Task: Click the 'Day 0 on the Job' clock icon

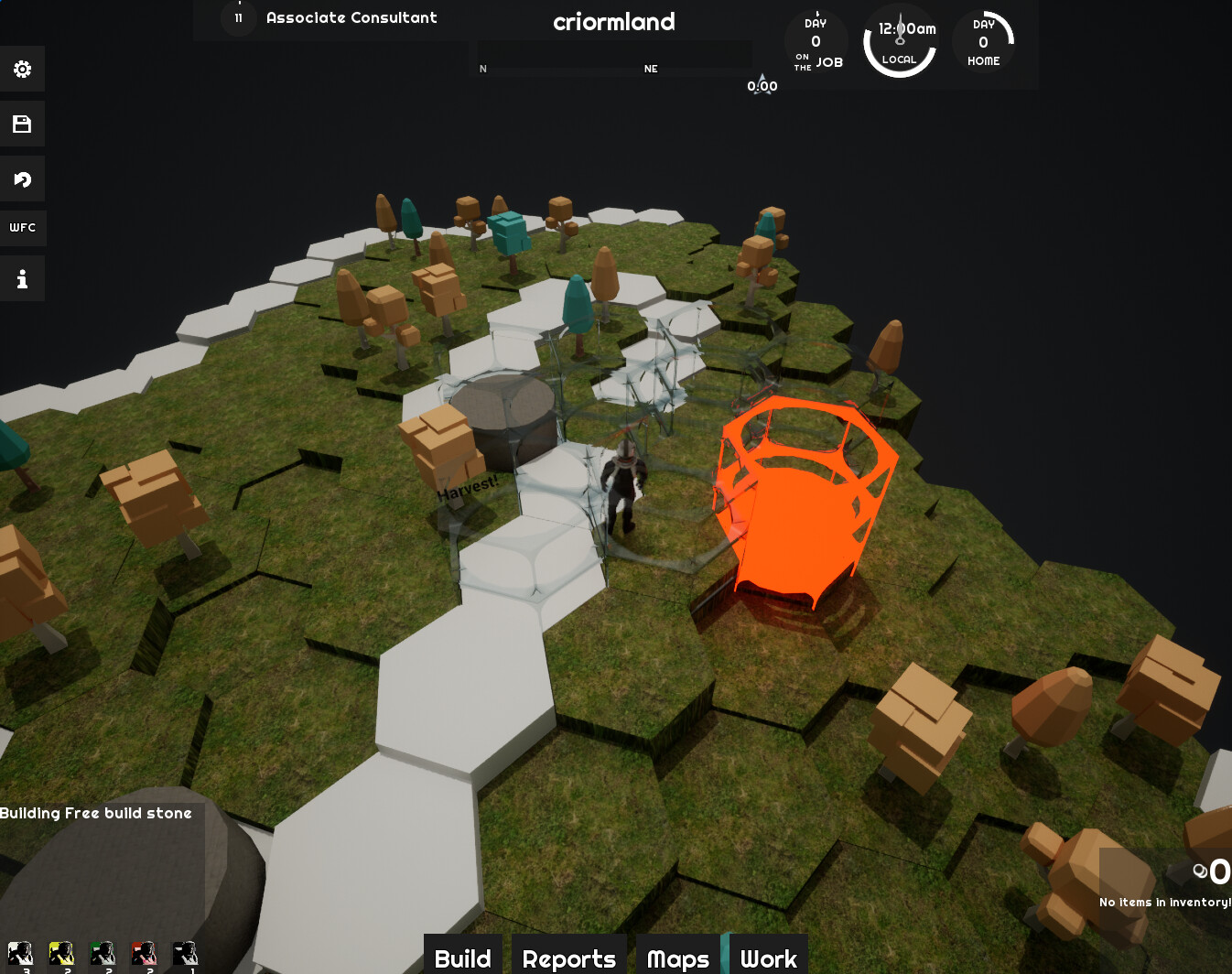Action: tap(816, 42)
